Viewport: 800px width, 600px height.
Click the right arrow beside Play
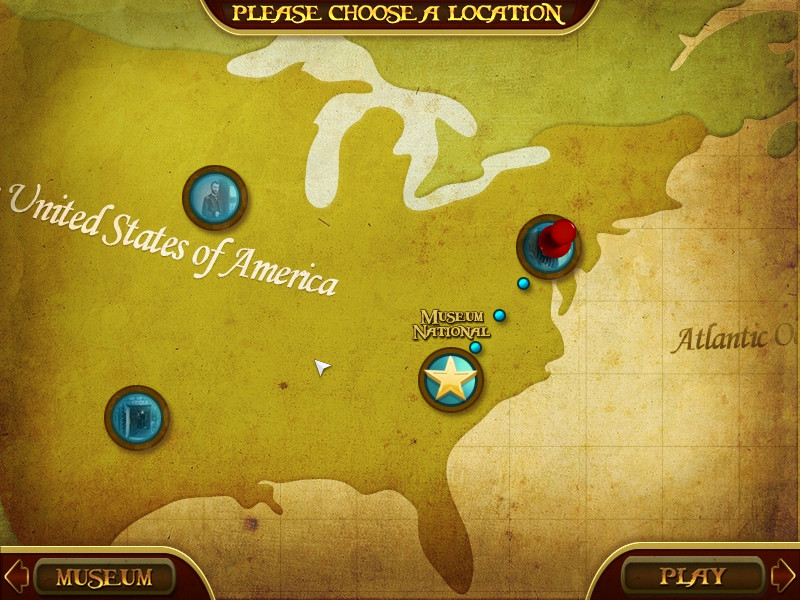pyautogui.click(x=783, y=575)
